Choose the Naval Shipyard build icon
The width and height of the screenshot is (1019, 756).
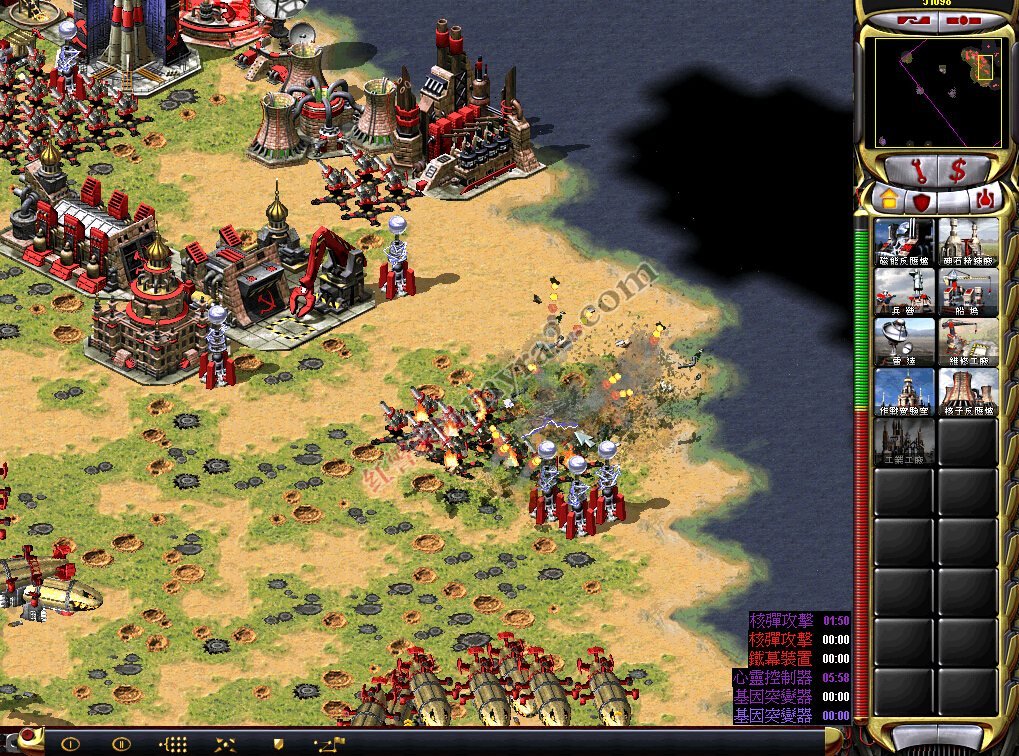click(968, 291)
